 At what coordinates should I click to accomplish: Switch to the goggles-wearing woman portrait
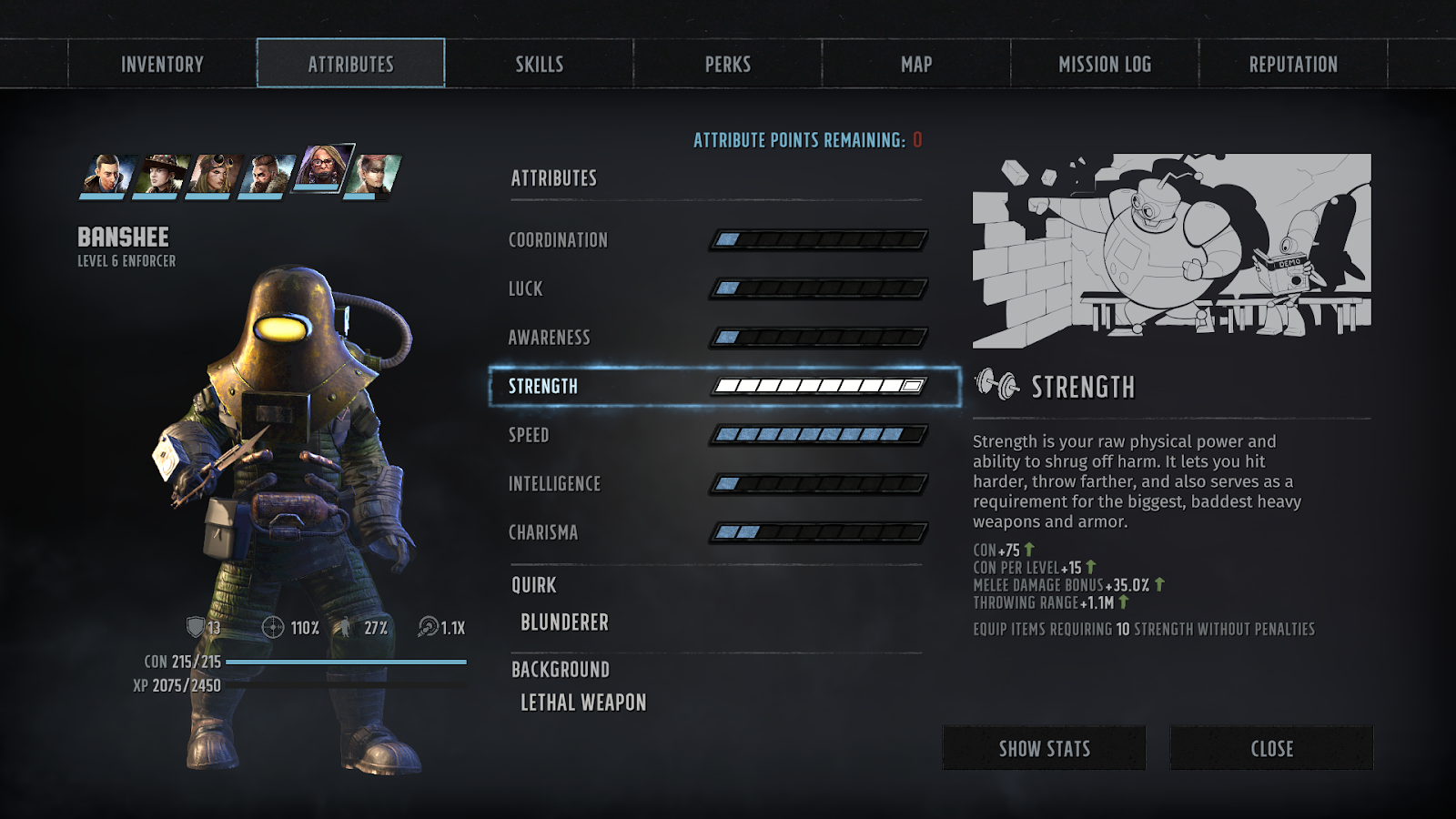[x=215, y=175]
